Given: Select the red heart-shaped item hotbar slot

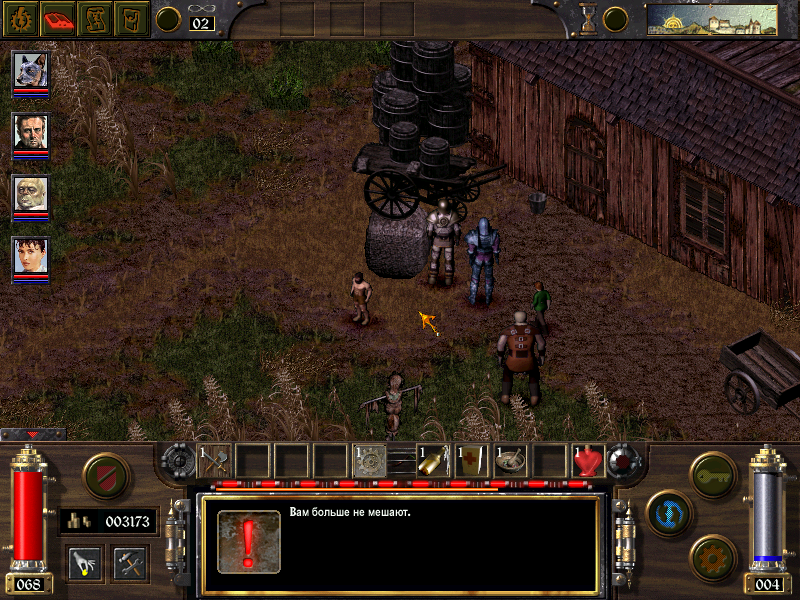Looking at the screenshot, I should coord(588,460).
